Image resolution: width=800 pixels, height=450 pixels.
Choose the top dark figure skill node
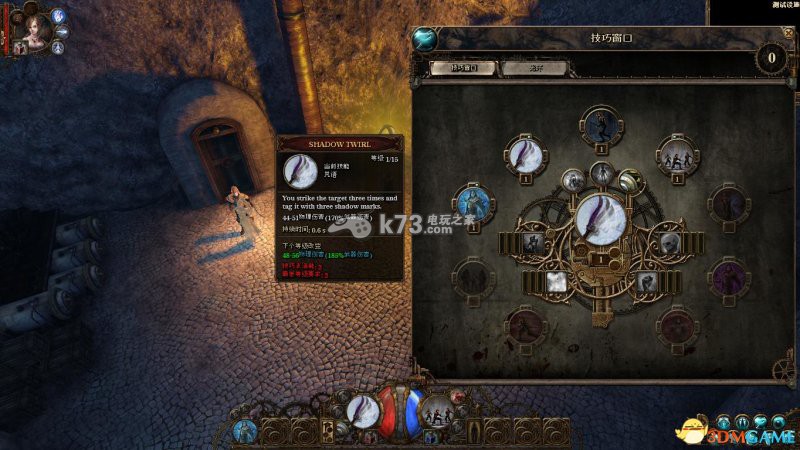coord(601,128)
